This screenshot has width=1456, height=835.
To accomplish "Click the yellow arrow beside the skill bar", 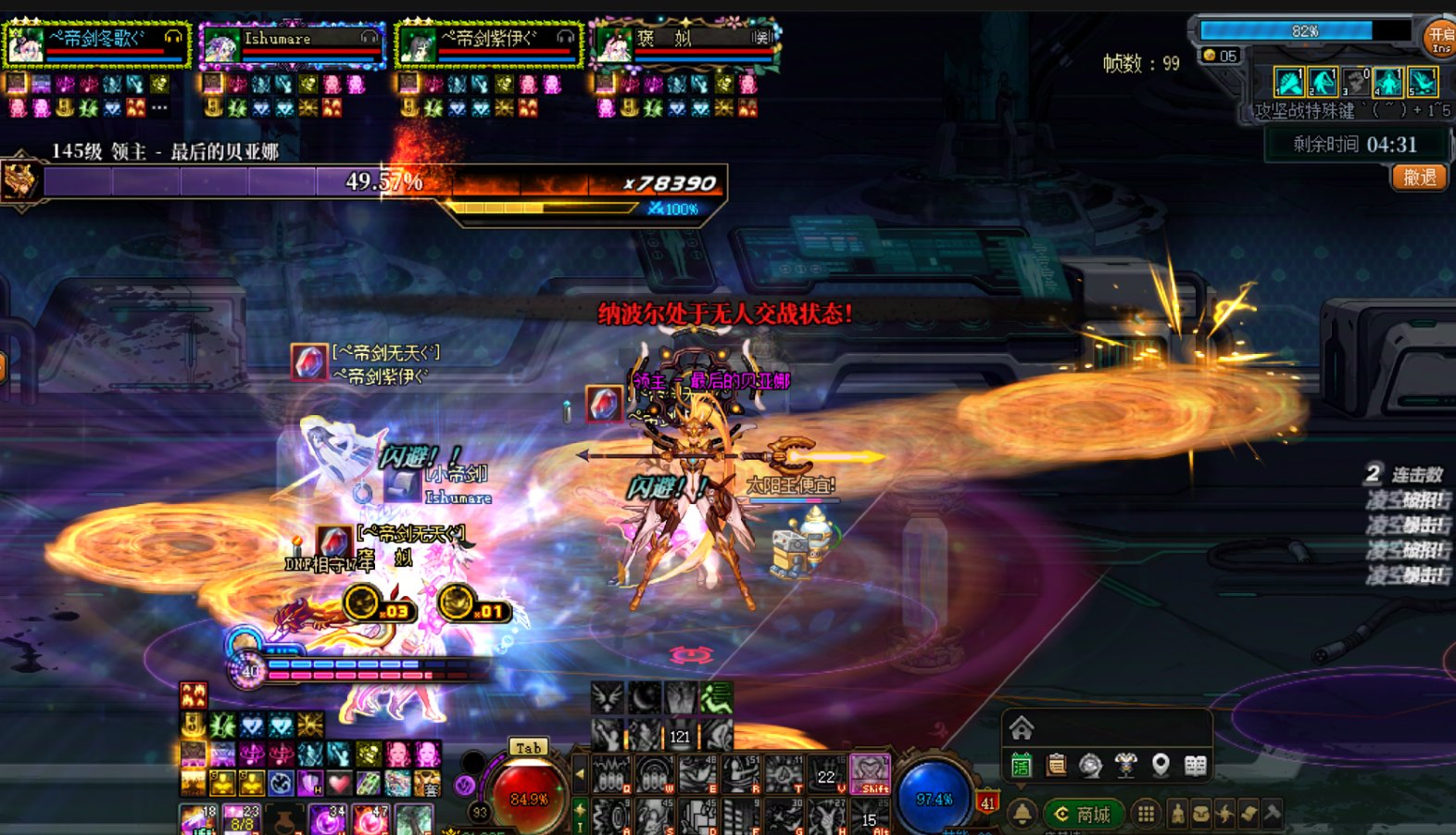I will pyautogui.click(x=581, y=774).
